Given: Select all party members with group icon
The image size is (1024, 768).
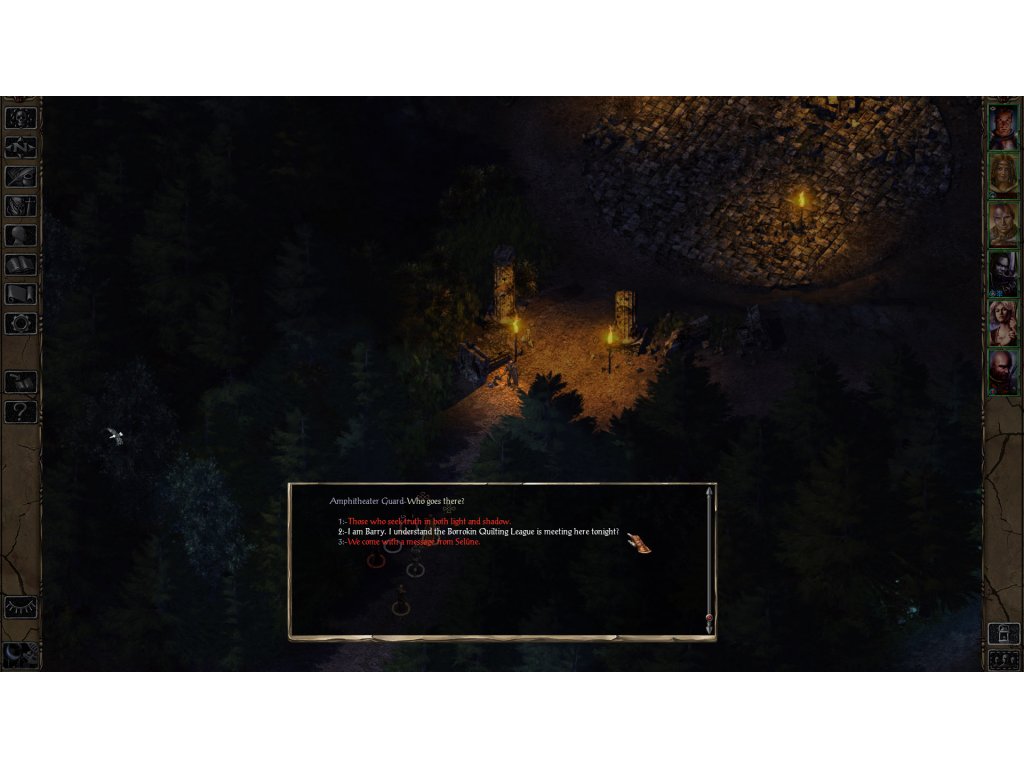Looking at the screenshot, I should pyautogui.click(x=1003, y=659).
